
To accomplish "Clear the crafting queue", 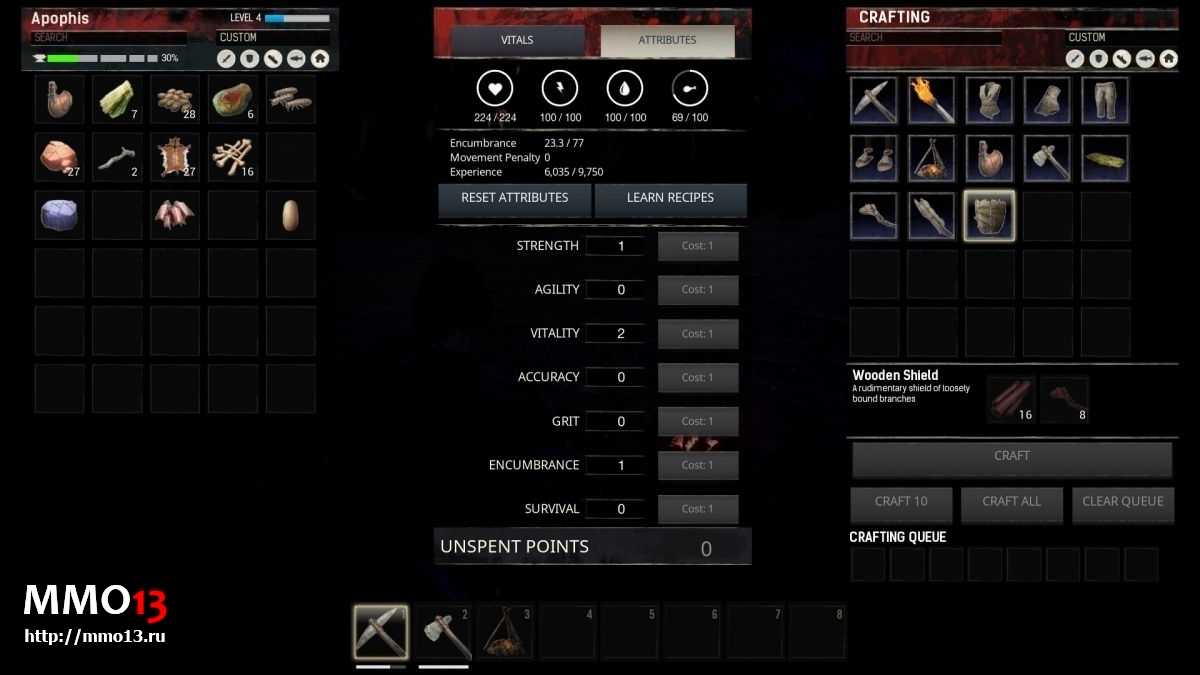I will (x=1122, y=502).
